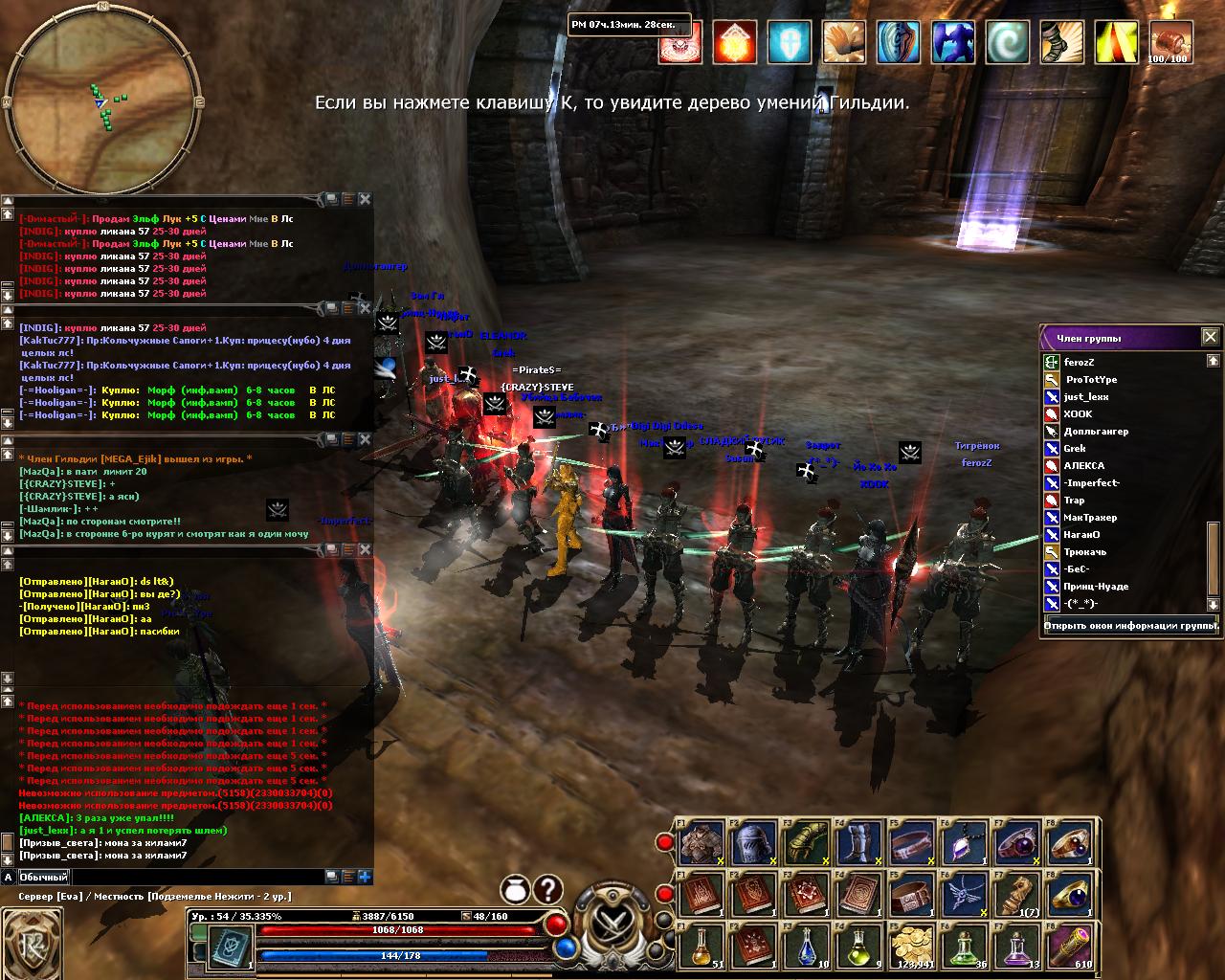Select the gold coins hotbar slot

[911, 947]
